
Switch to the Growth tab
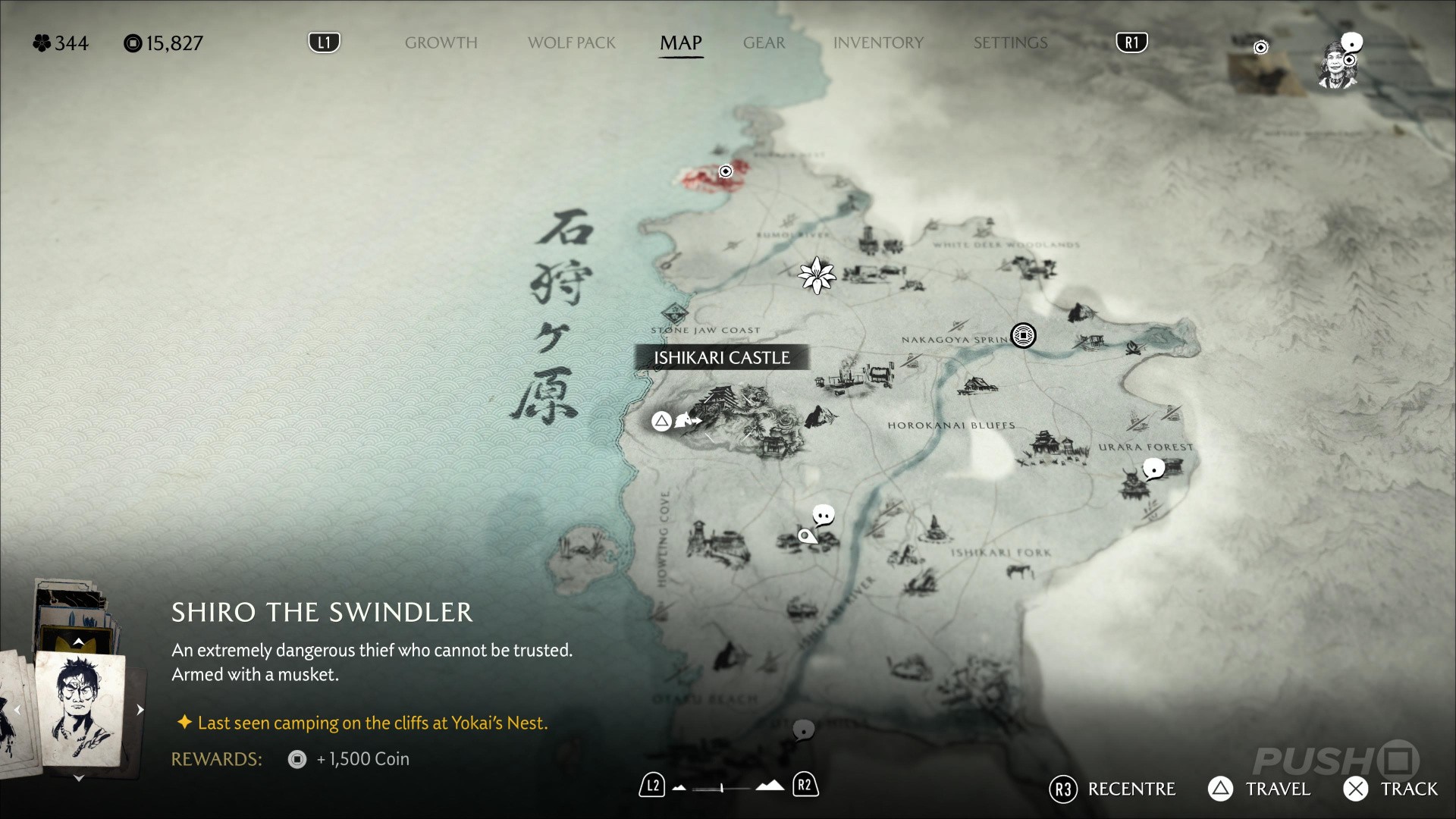[441, 43]
